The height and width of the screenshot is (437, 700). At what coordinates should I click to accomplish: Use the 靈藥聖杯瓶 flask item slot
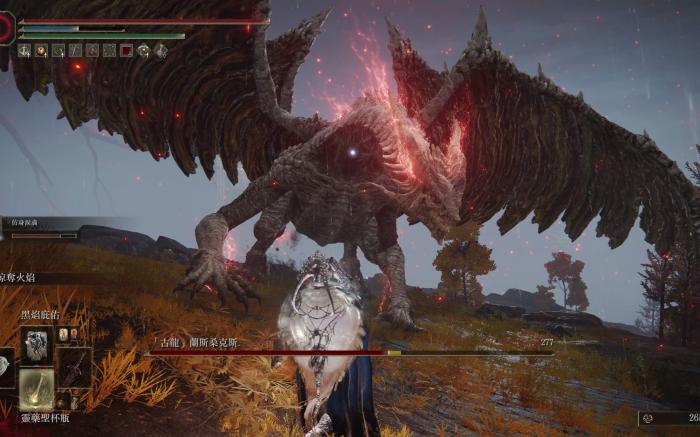coord(37,389)
